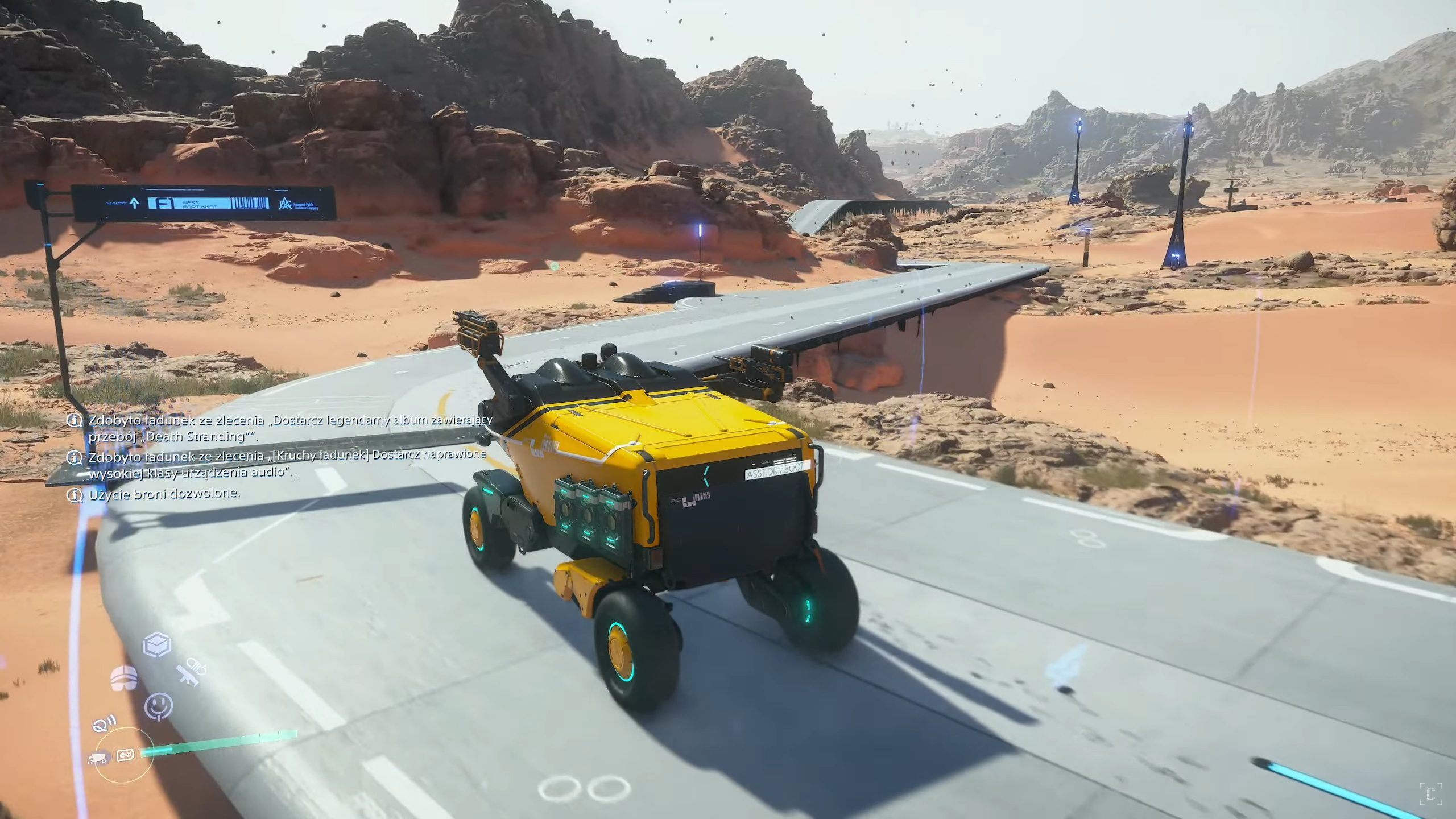Screen dimensions: 1456x819
Task: Choose the rifle weapon icon
Action: point(191,673)
